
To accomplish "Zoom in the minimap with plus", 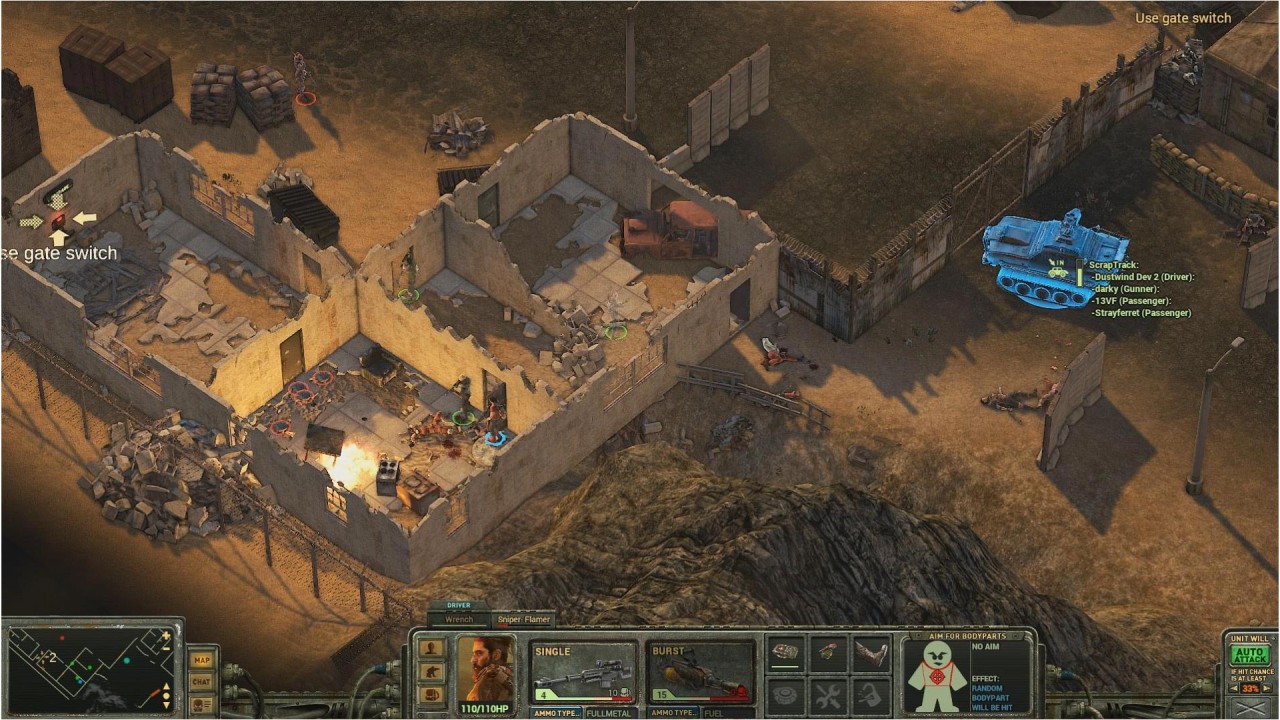I will [x=168, y=633].
